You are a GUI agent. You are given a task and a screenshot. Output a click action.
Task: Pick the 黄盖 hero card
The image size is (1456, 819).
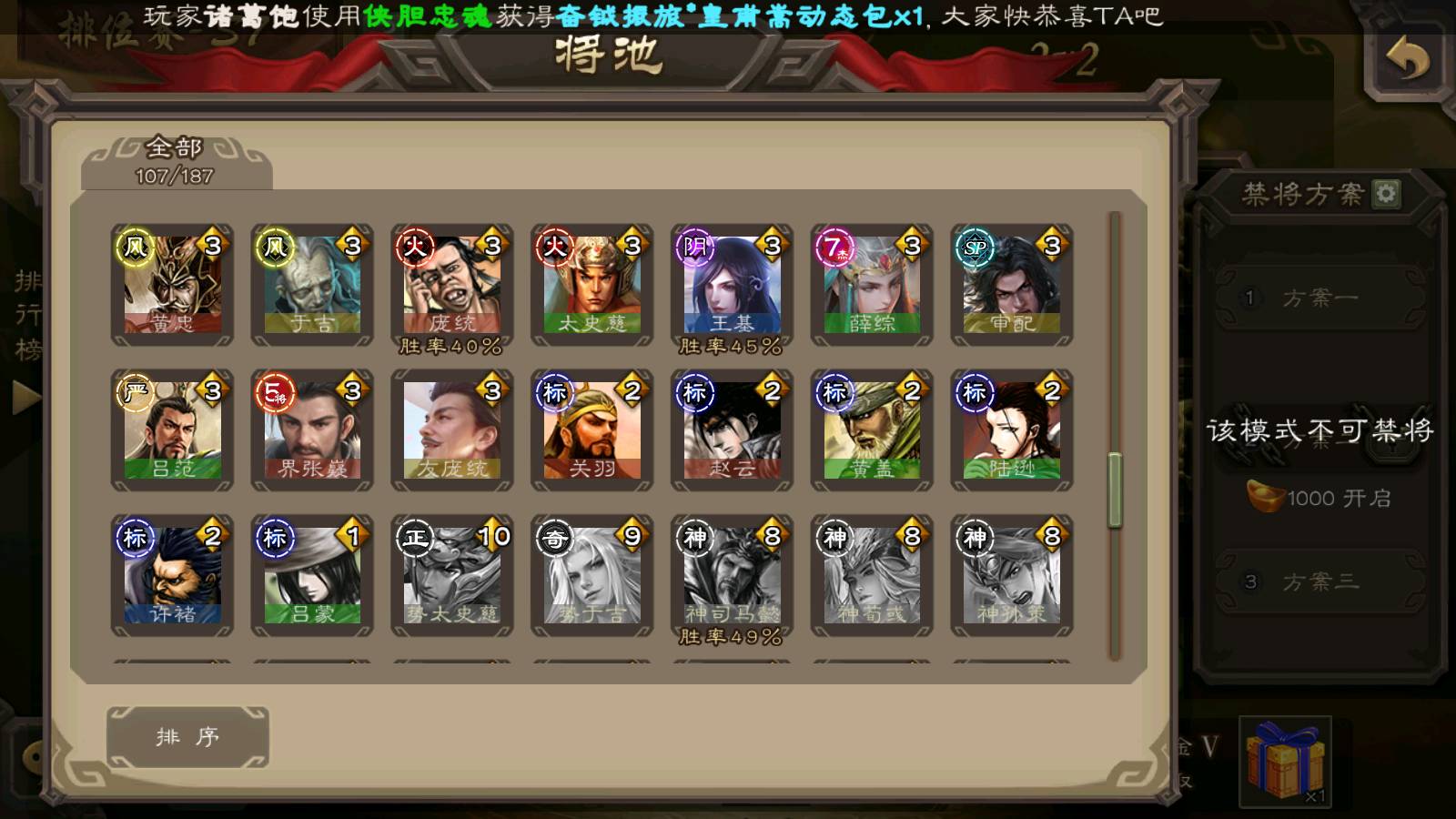(872, 430)
